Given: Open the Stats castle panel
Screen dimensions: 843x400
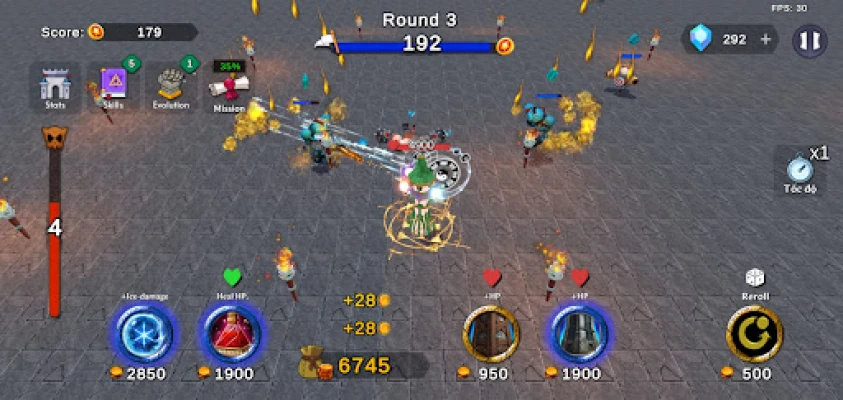Looking at the screenshot, I should [x=55, y=85].
